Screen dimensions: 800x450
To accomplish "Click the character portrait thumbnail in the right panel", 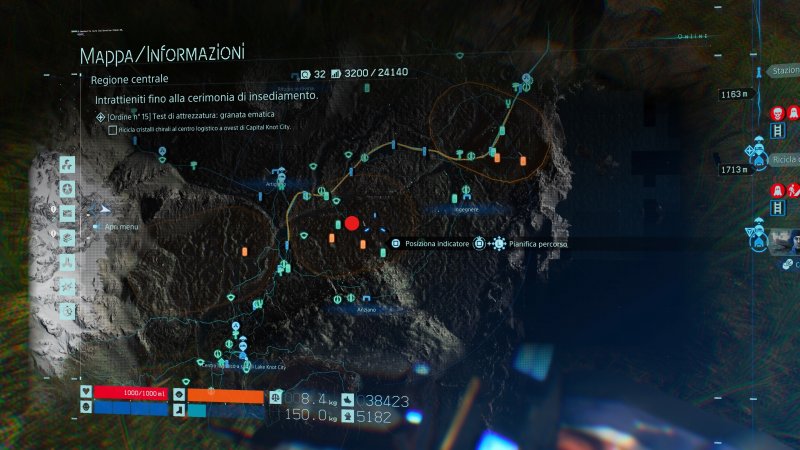I will (x=783, y=240).
